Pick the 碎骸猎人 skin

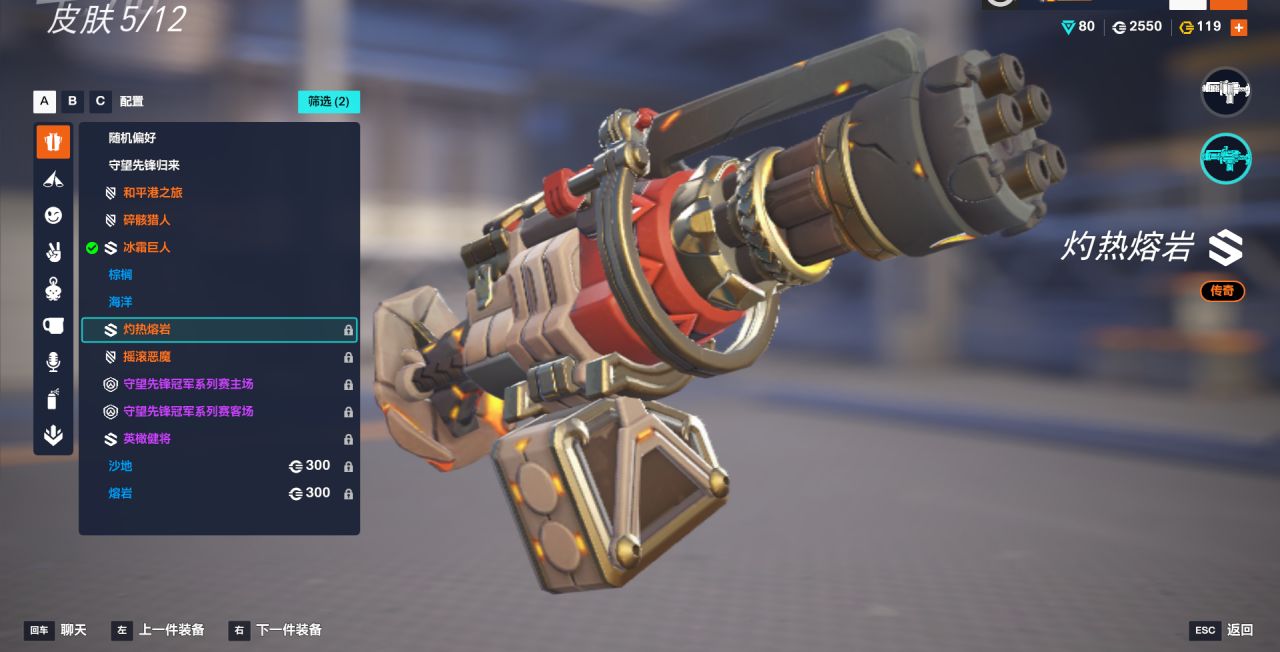coord(146,220)
